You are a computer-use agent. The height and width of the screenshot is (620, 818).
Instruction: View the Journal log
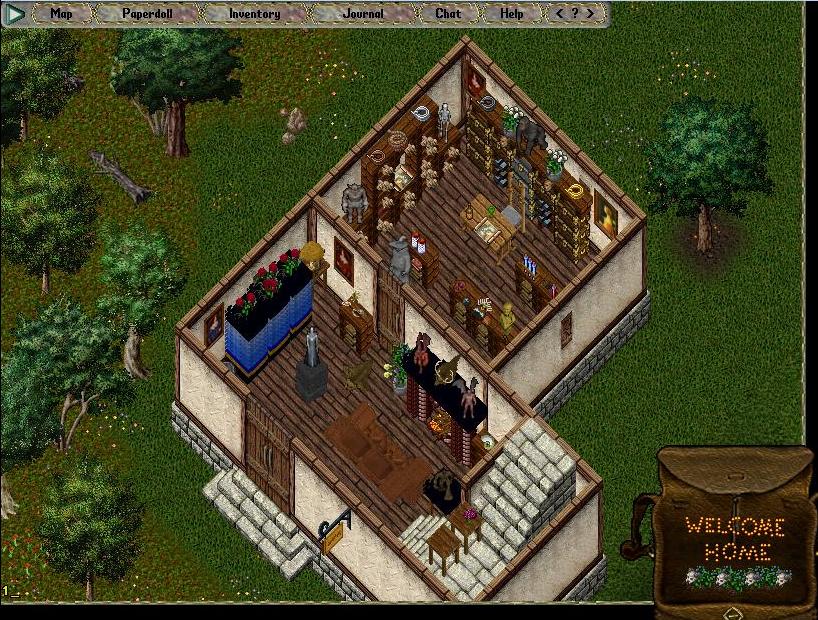pos(363,14)
